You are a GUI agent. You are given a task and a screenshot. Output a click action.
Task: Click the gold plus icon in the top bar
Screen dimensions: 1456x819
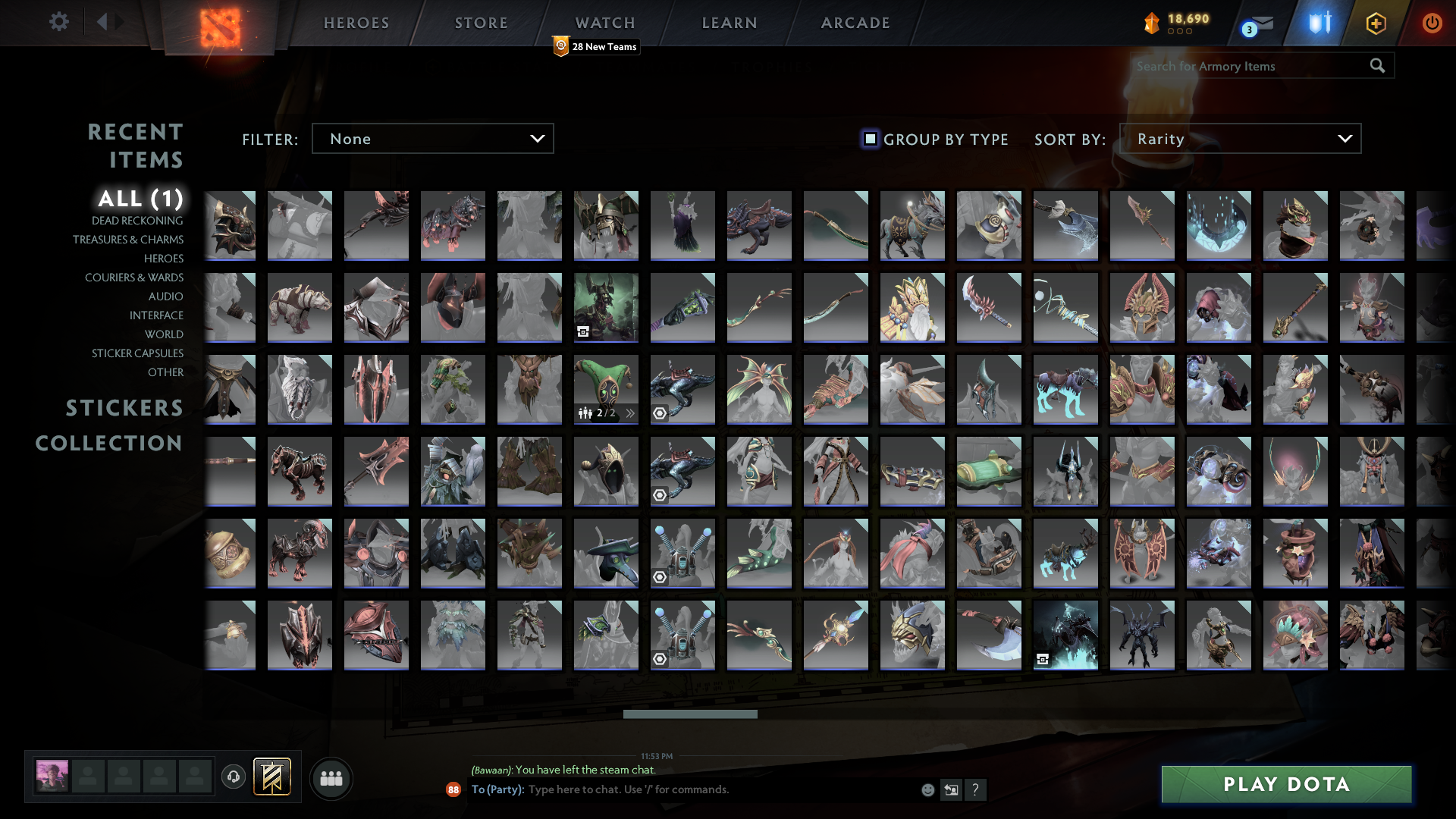coord(1375,23)
